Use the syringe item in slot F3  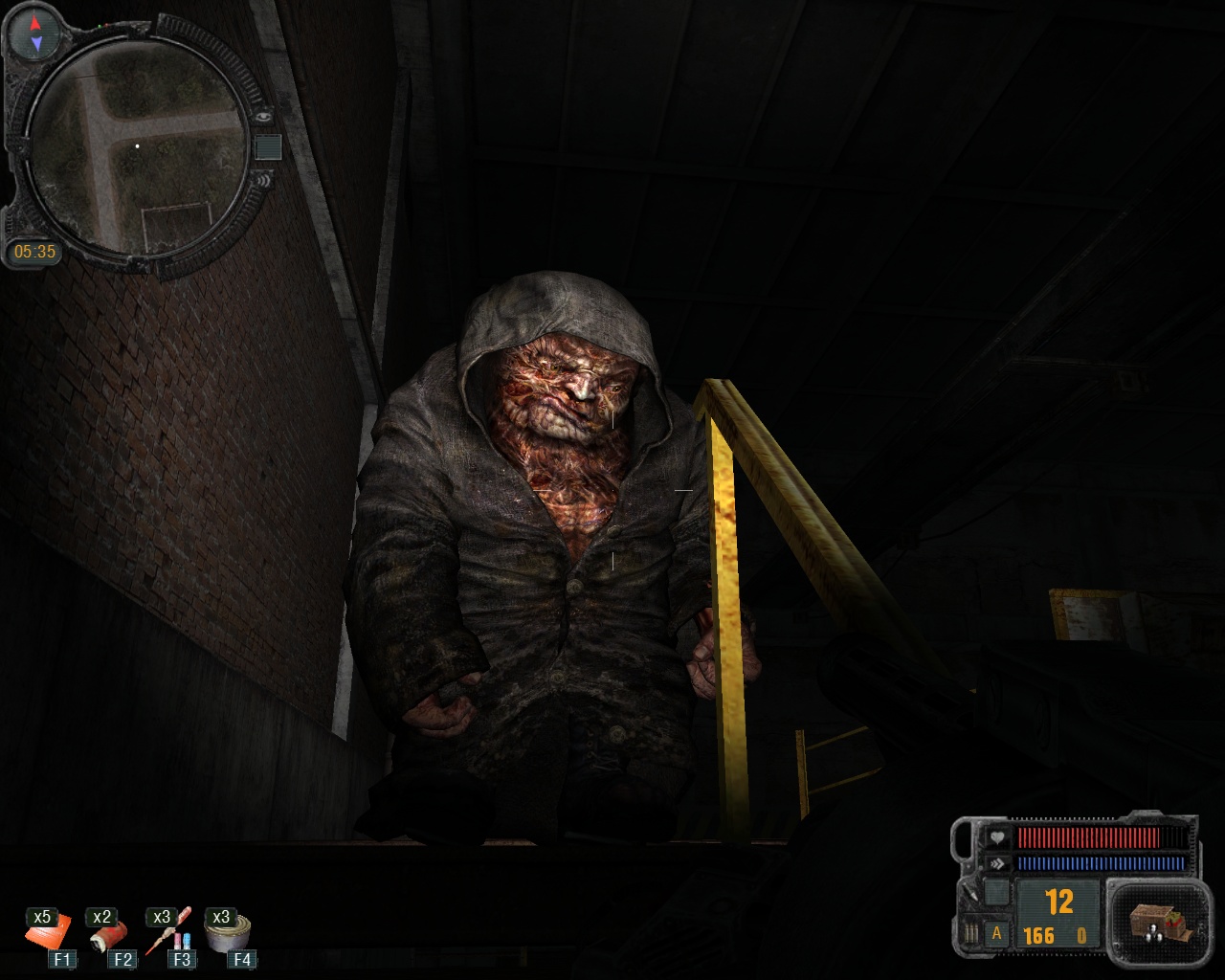tap(167, 933)
